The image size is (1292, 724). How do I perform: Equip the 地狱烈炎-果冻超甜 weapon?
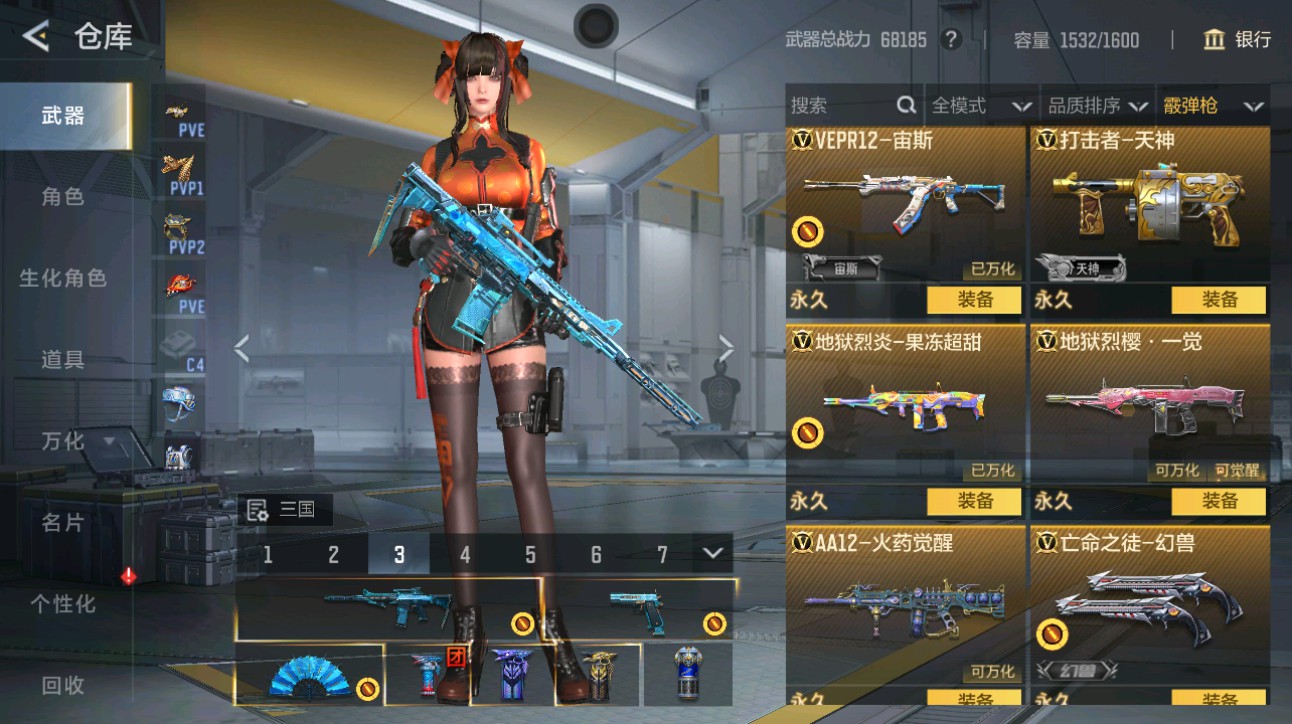974,501
